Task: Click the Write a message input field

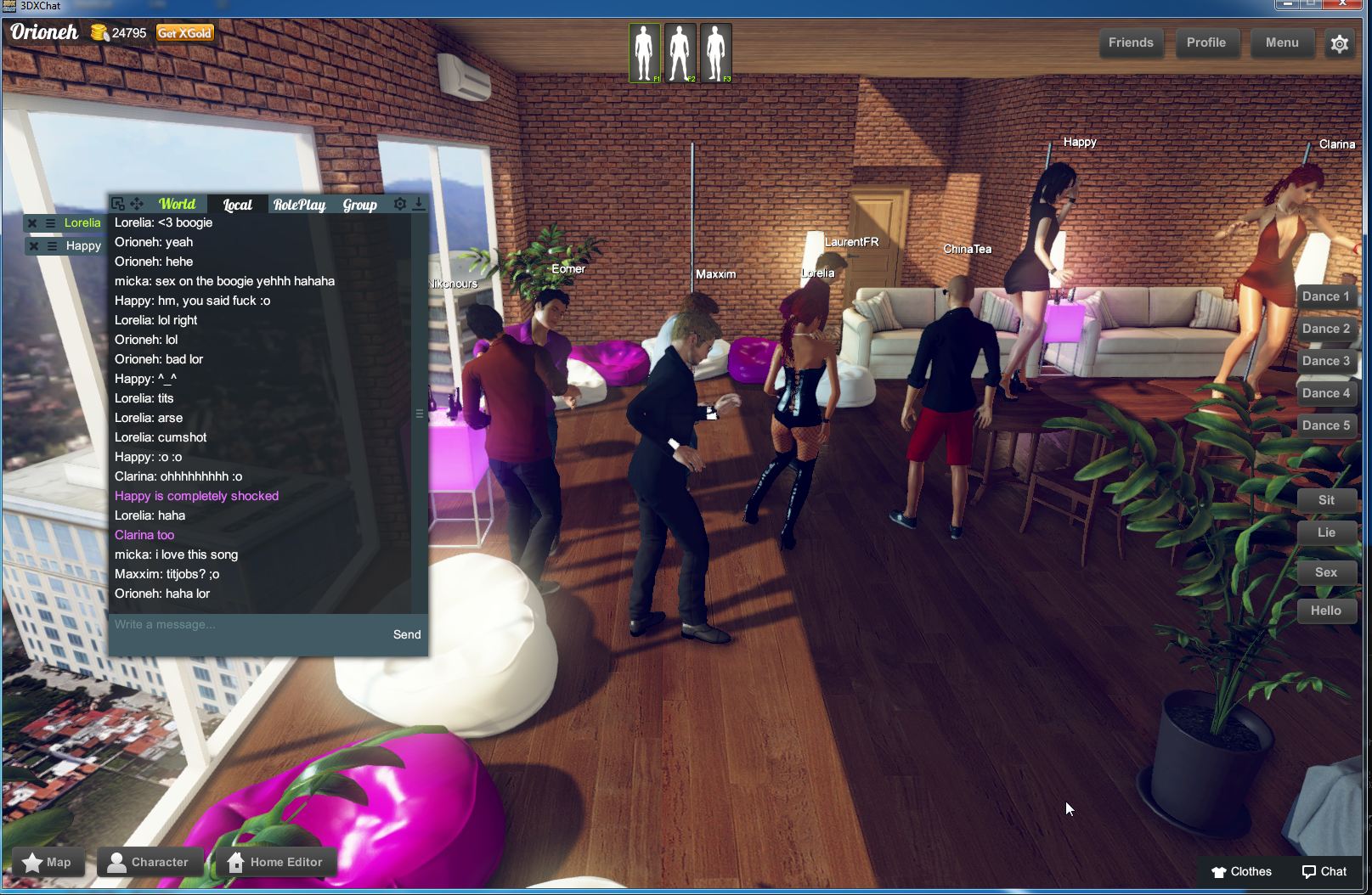Action: pos(212,624)
